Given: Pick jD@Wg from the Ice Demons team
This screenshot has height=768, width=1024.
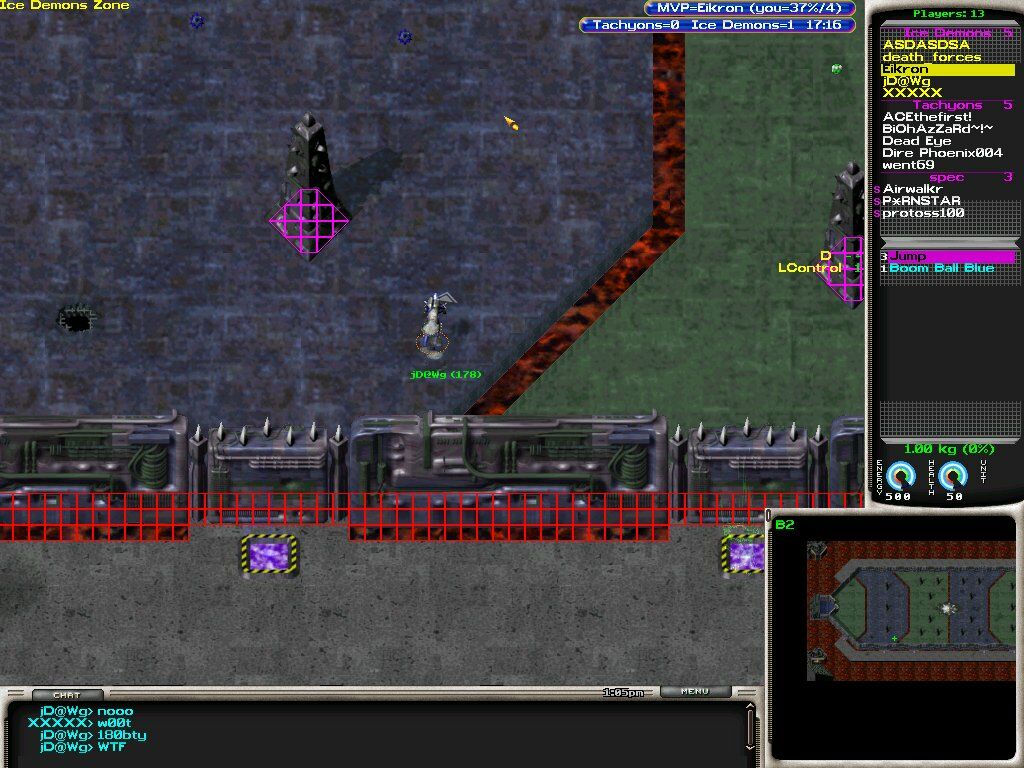Looking at the screenshot, I should tap(906, 81).
